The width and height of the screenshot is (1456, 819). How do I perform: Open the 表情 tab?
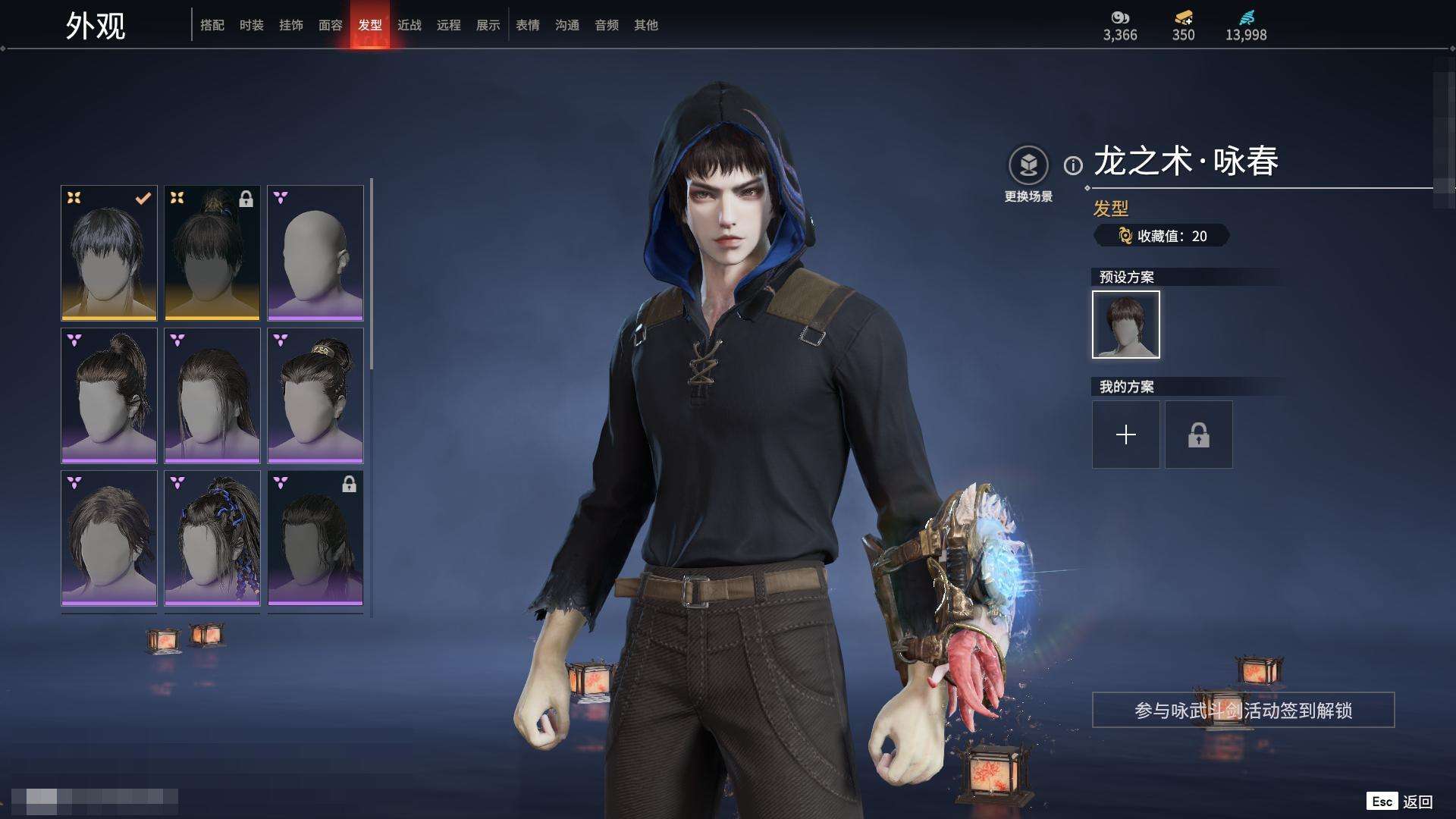tap(528, 25)
